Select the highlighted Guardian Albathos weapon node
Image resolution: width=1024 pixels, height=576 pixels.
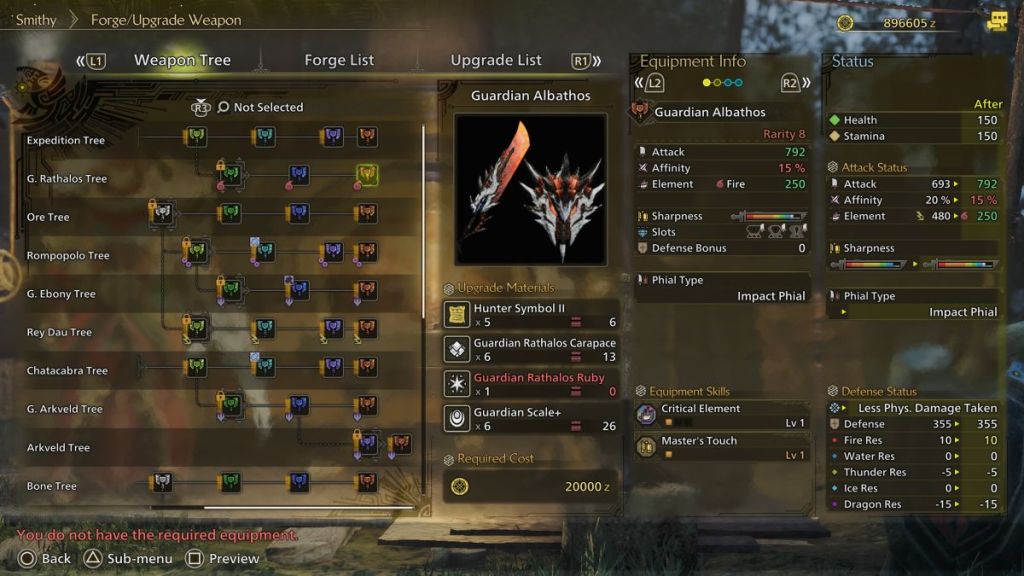(367, 175)
